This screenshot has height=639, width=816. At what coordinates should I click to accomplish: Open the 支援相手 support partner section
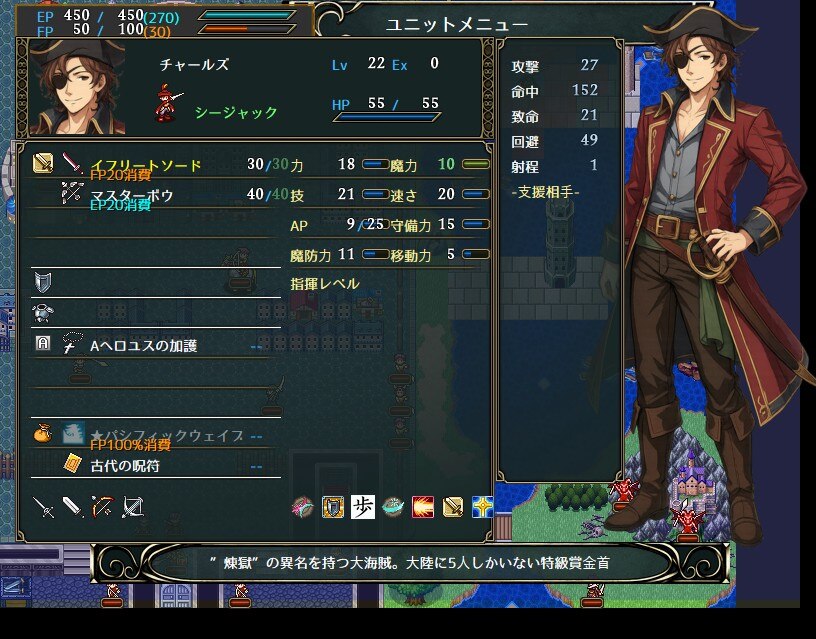click(545, 191)
